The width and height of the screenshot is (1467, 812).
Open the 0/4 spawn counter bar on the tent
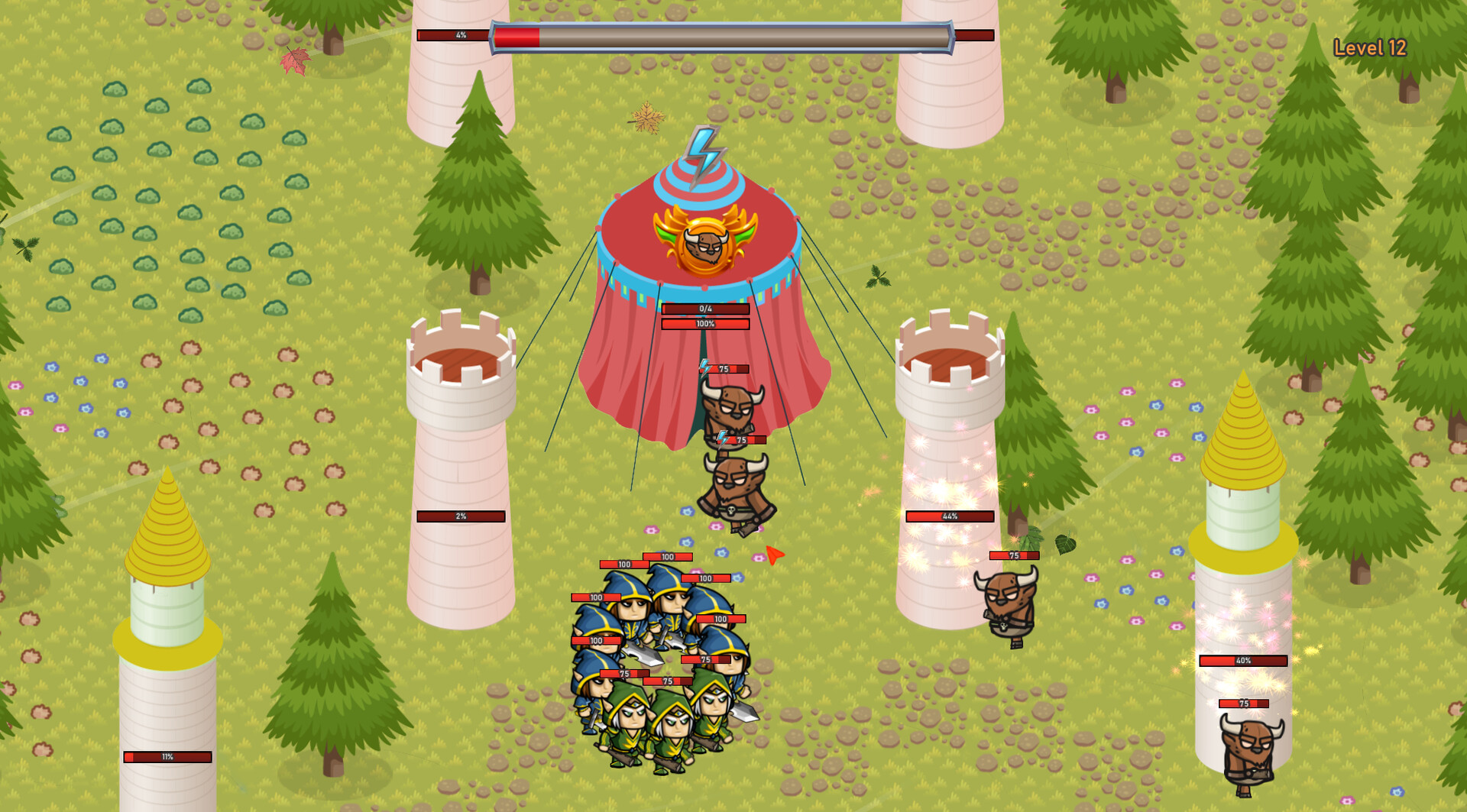pos(704,309)
